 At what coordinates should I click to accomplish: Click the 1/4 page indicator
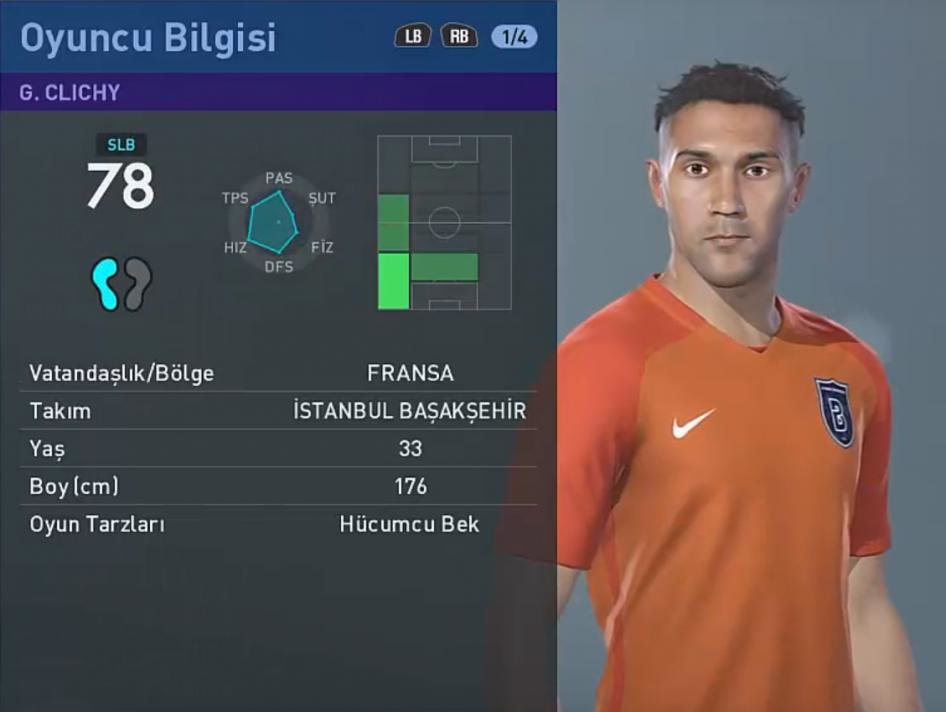pos(515,37)
